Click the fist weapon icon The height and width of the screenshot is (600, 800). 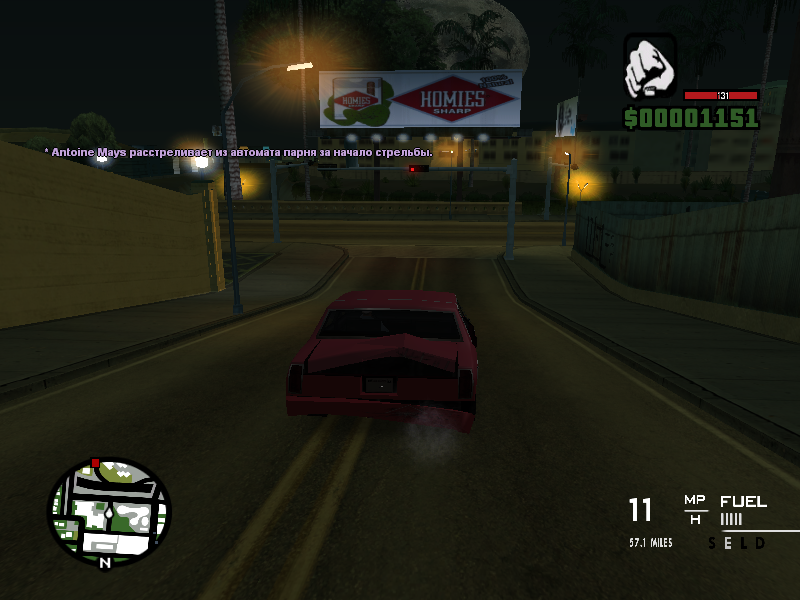pyautogui.click(x=650, y=68)
